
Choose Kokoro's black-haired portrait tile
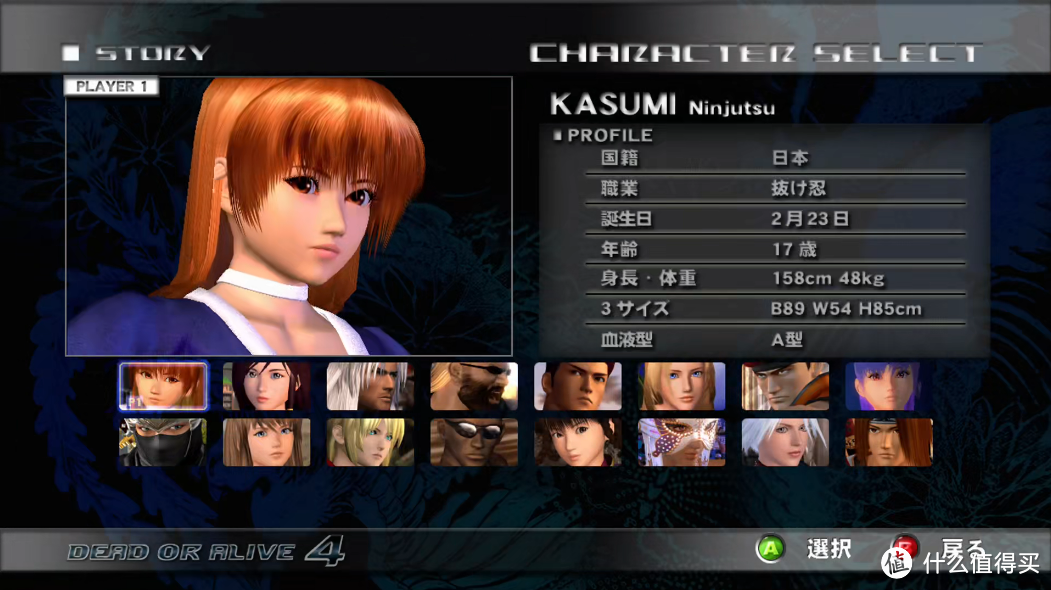pyautogui.click(x=267, y=386)
